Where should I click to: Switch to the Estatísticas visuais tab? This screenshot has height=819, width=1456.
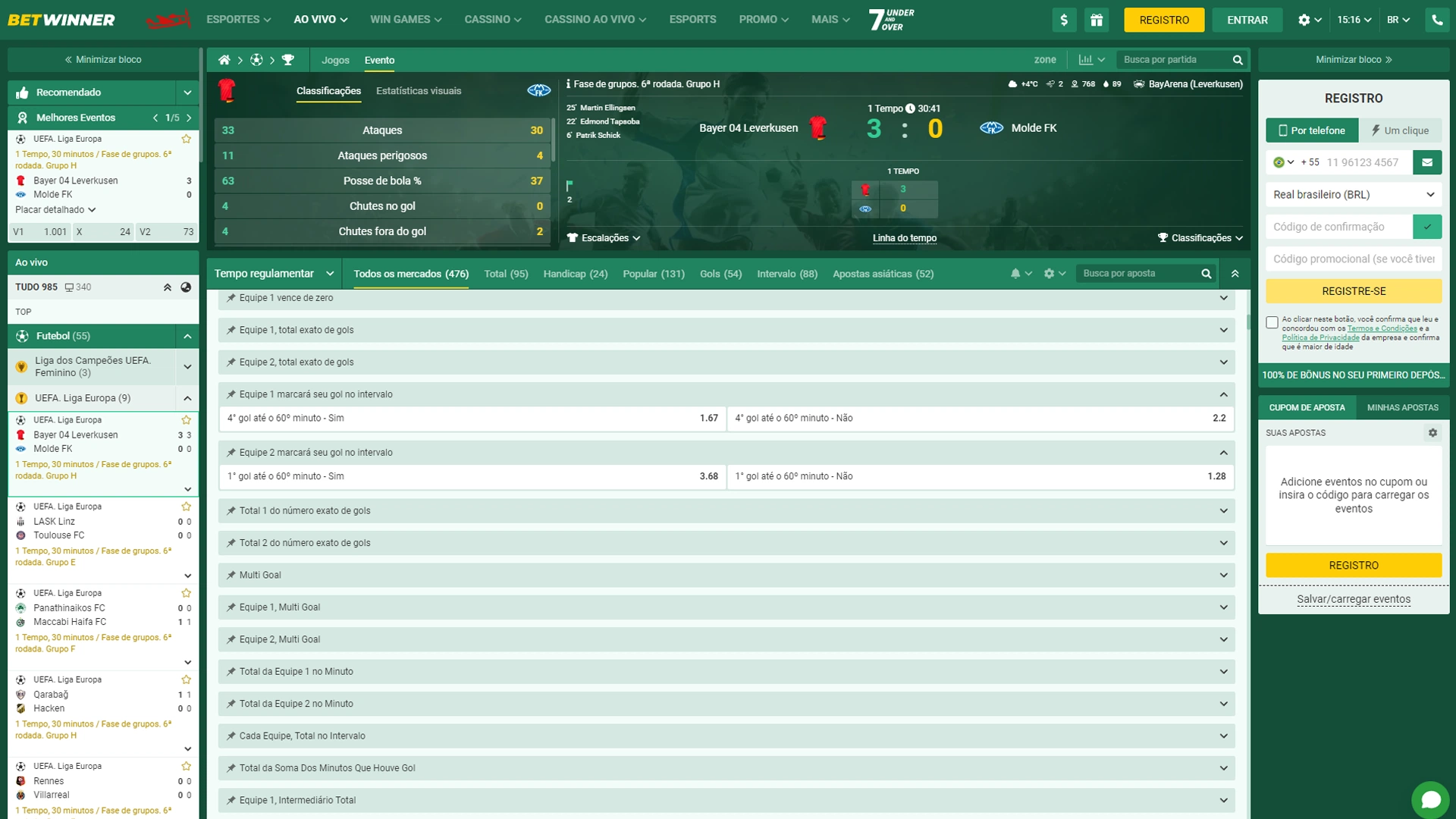(x=419, y=91)
